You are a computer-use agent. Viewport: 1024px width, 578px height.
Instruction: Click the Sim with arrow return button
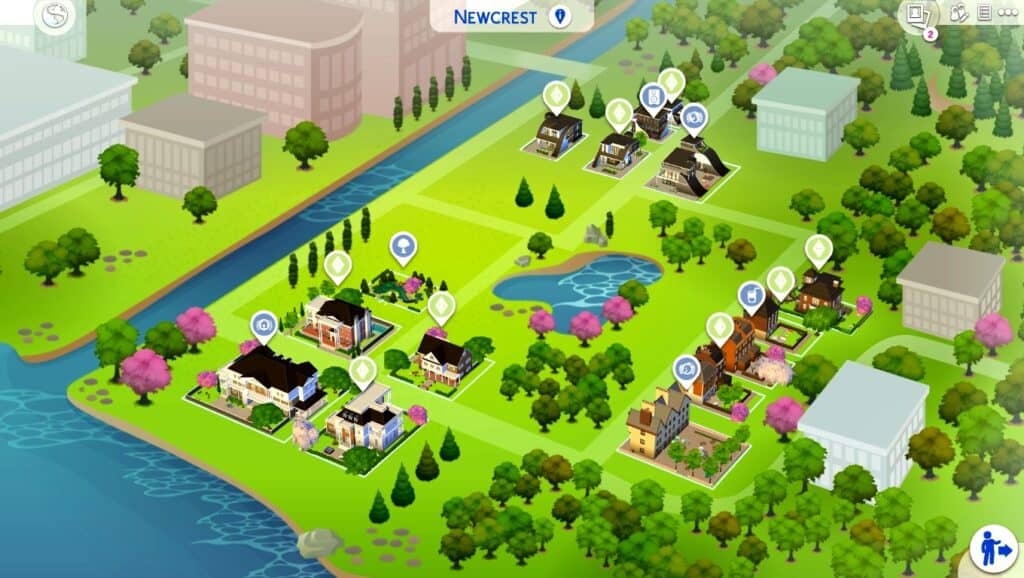[x=994, y=551]
